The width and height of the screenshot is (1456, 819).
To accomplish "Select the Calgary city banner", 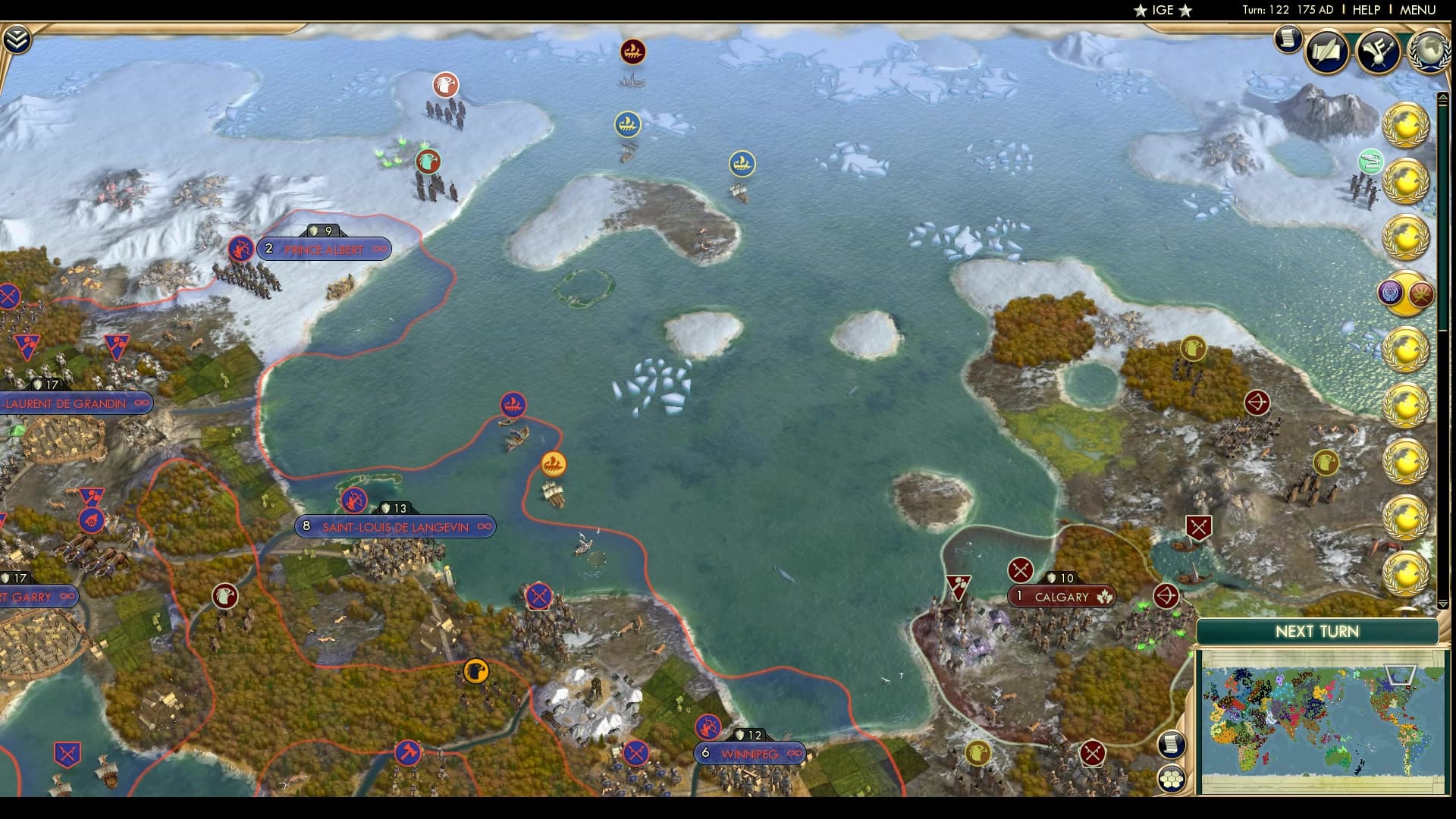I will 1062,598.
